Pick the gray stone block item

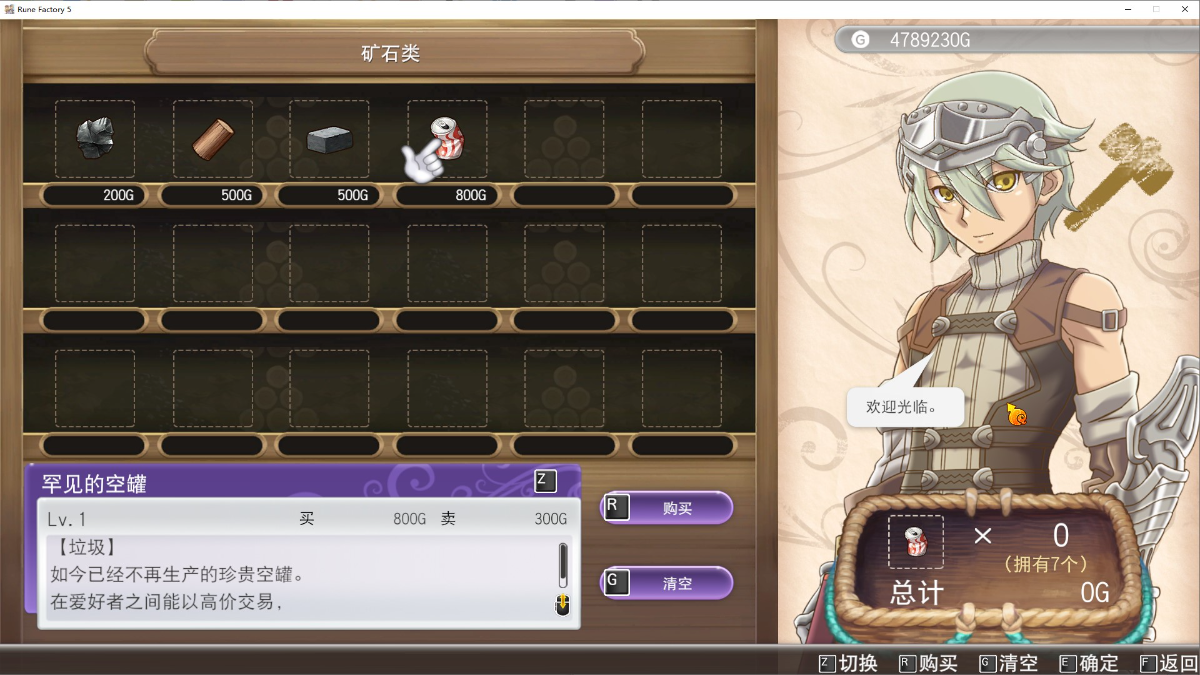[329, 139]
